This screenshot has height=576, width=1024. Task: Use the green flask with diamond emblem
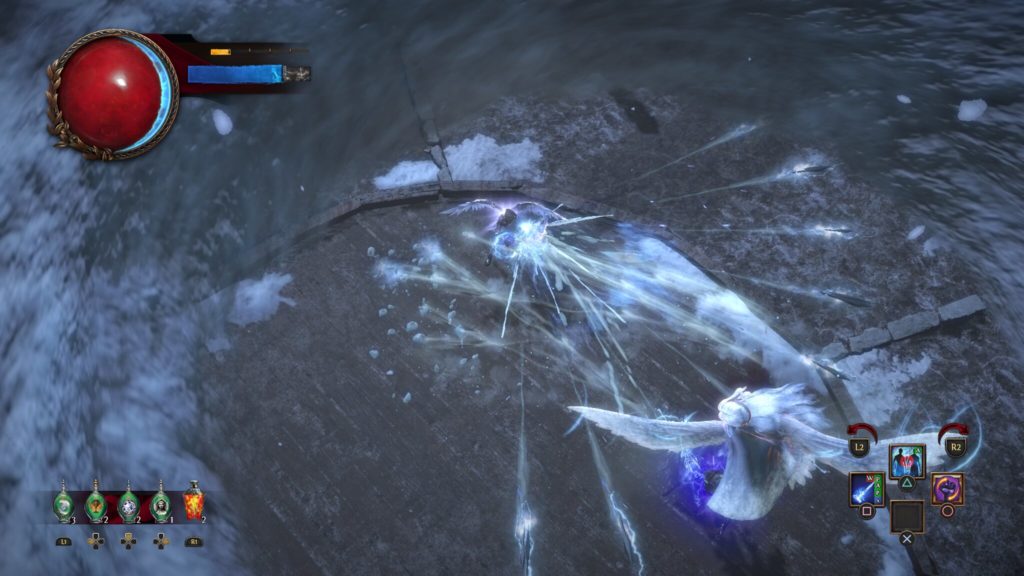click(x=128, y=505)
